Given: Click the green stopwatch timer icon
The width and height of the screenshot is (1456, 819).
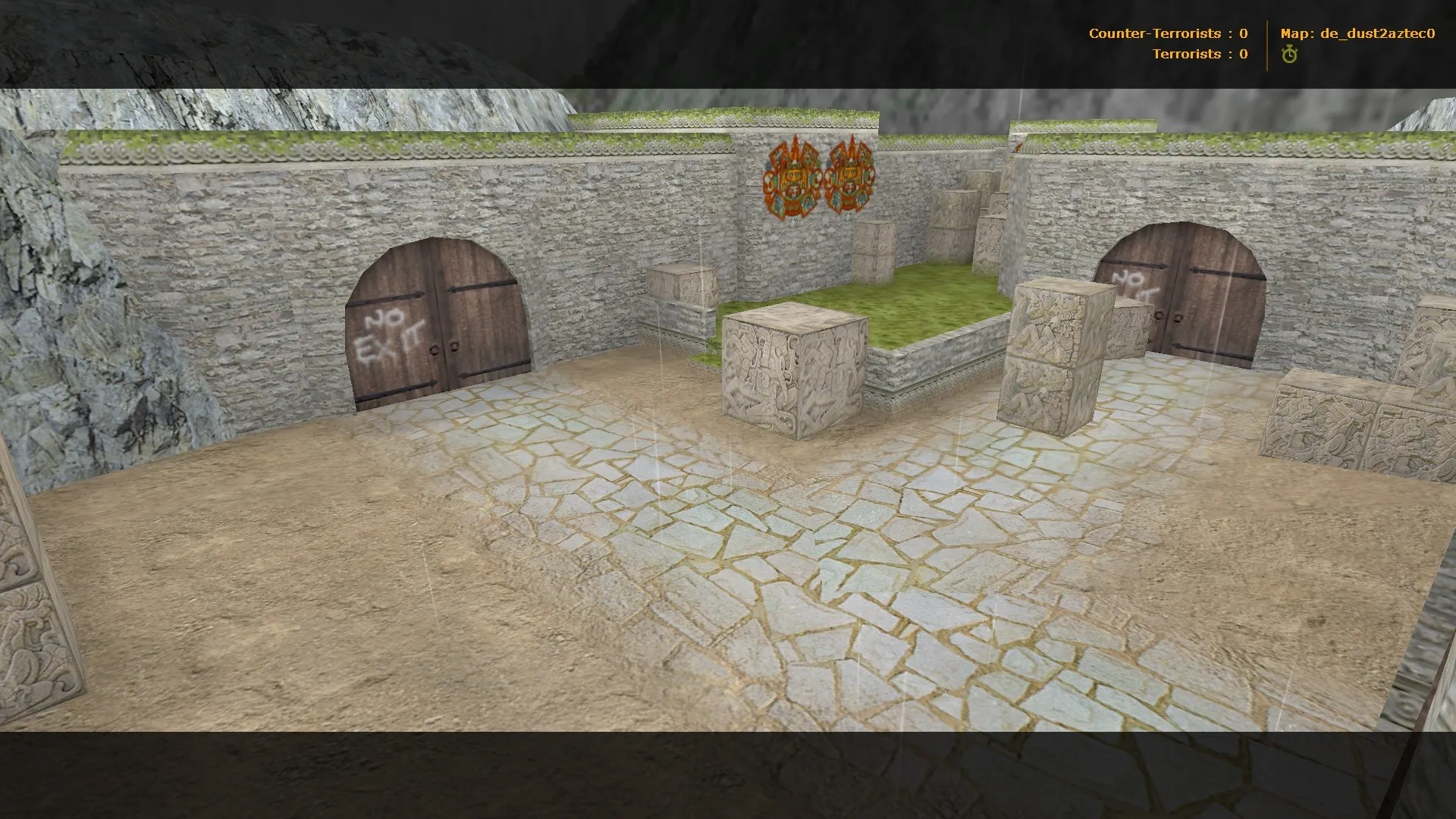Looking at the screenshot, I should [1288, 55].
